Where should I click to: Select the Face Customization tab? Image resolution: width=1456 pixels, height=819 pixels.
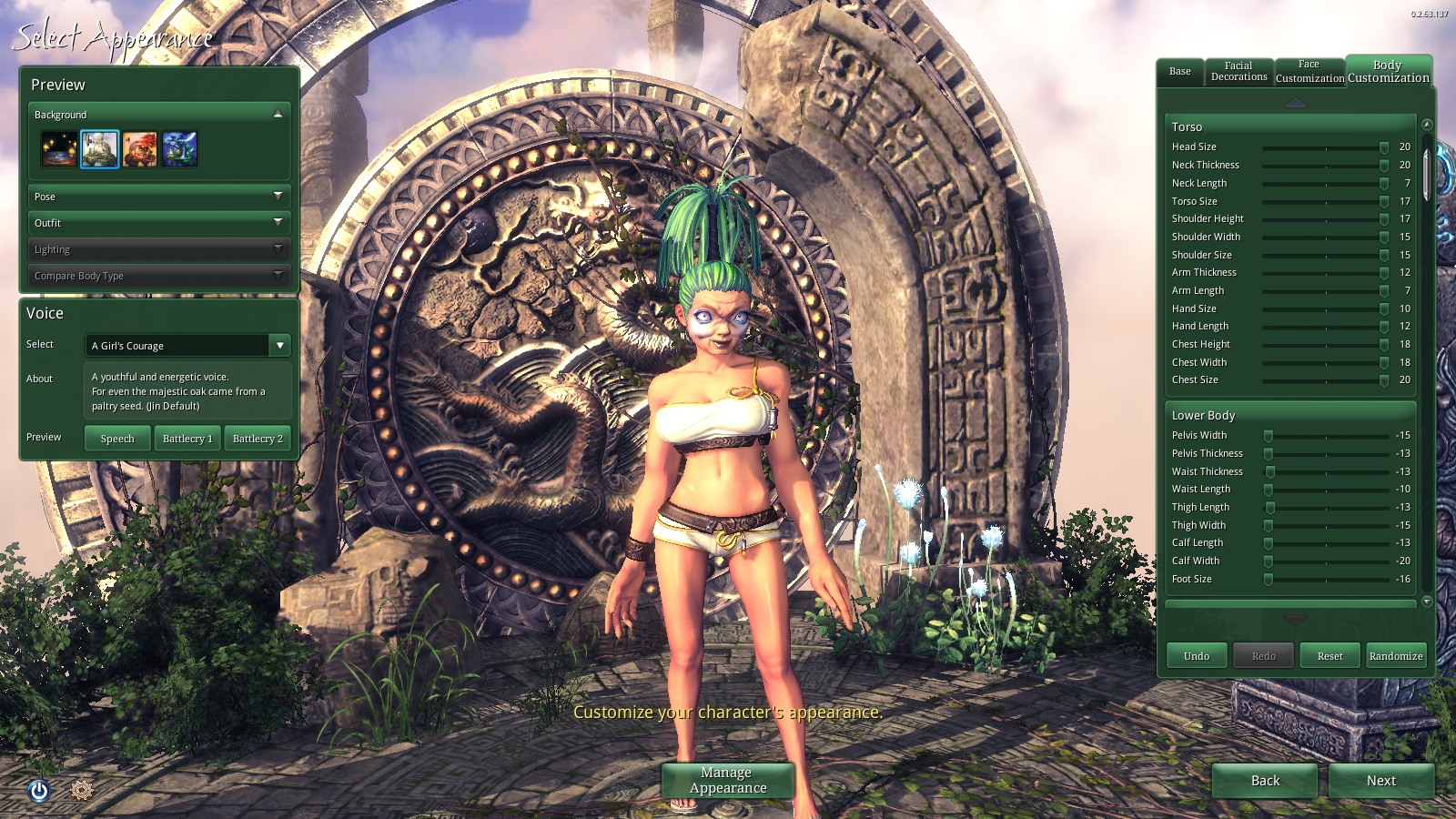tap(1309, 72)
